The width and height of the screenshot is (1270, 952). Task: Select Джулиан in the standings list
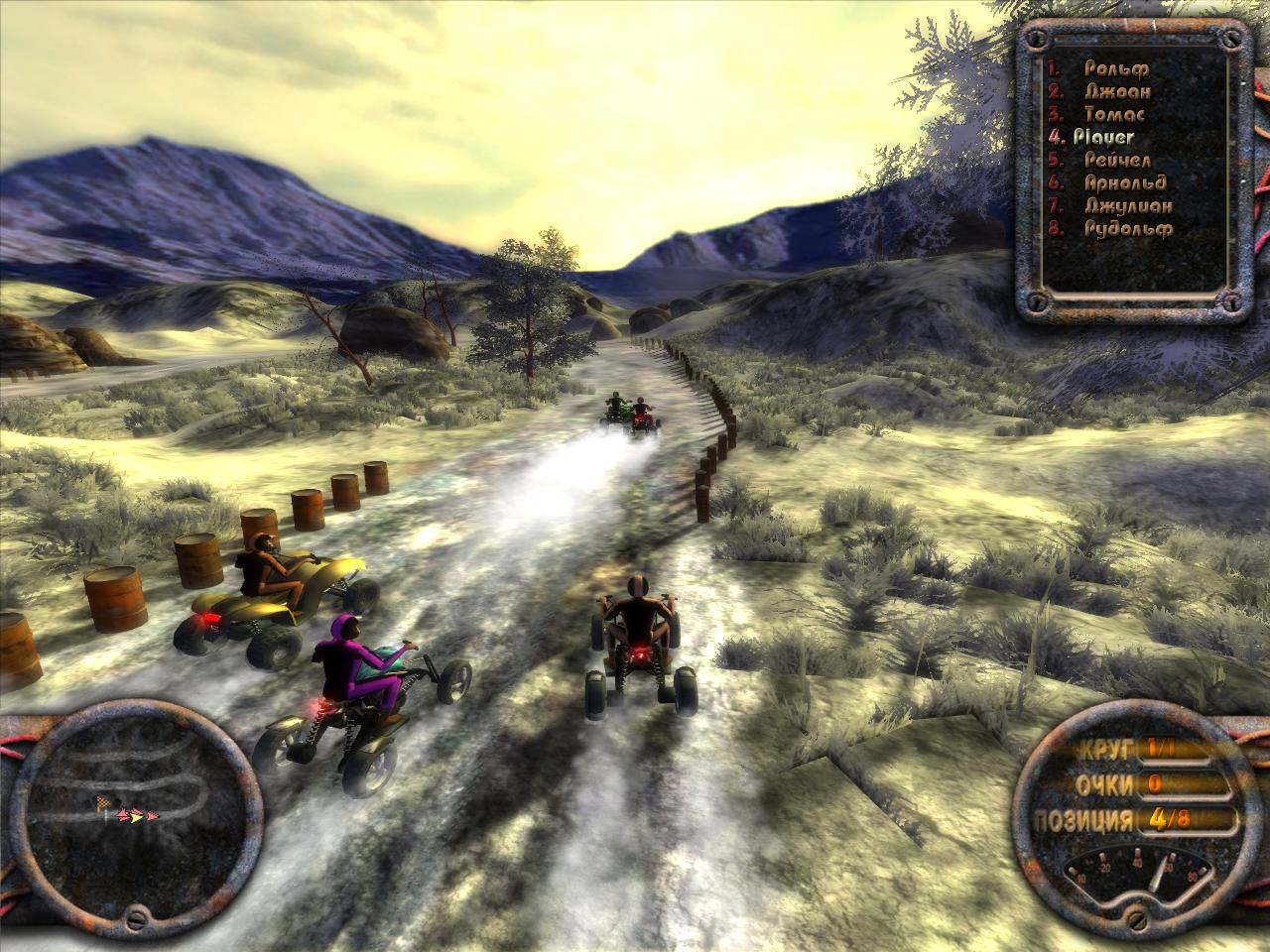coord(1128,205)
